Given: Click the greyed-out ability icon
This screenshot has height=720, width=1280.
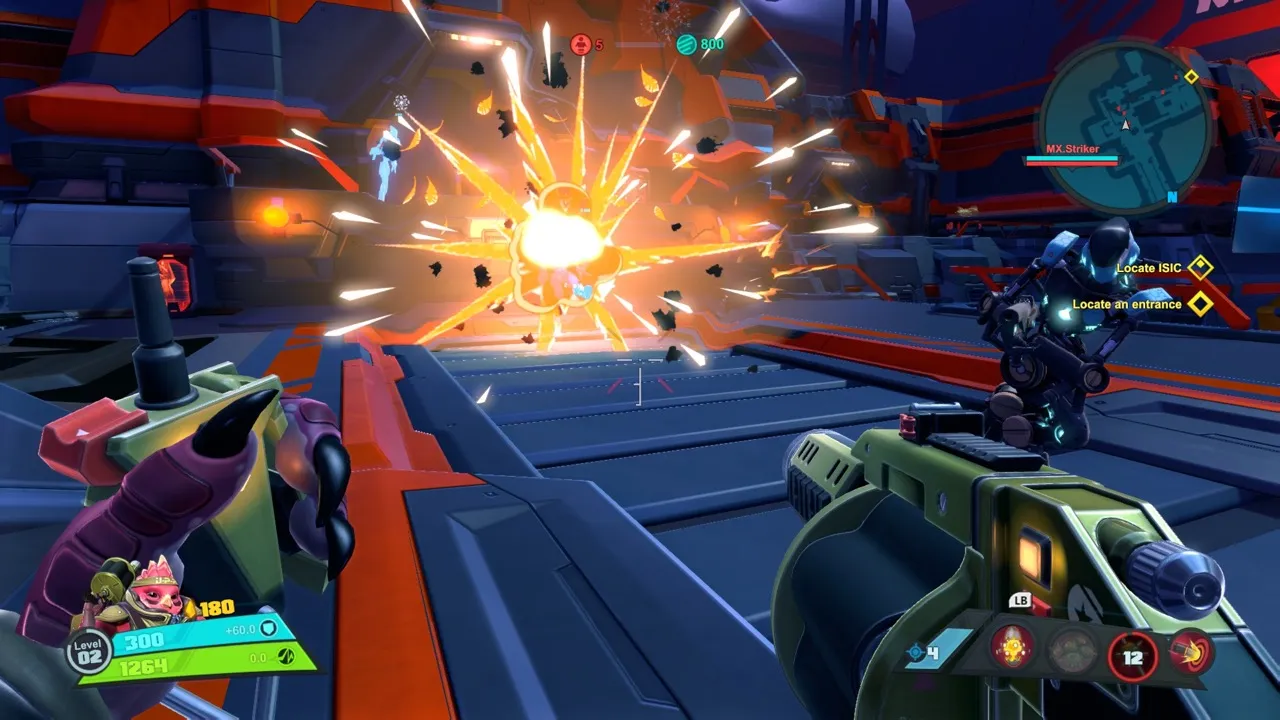Looking at the screenshot, I should point(1072,652).
